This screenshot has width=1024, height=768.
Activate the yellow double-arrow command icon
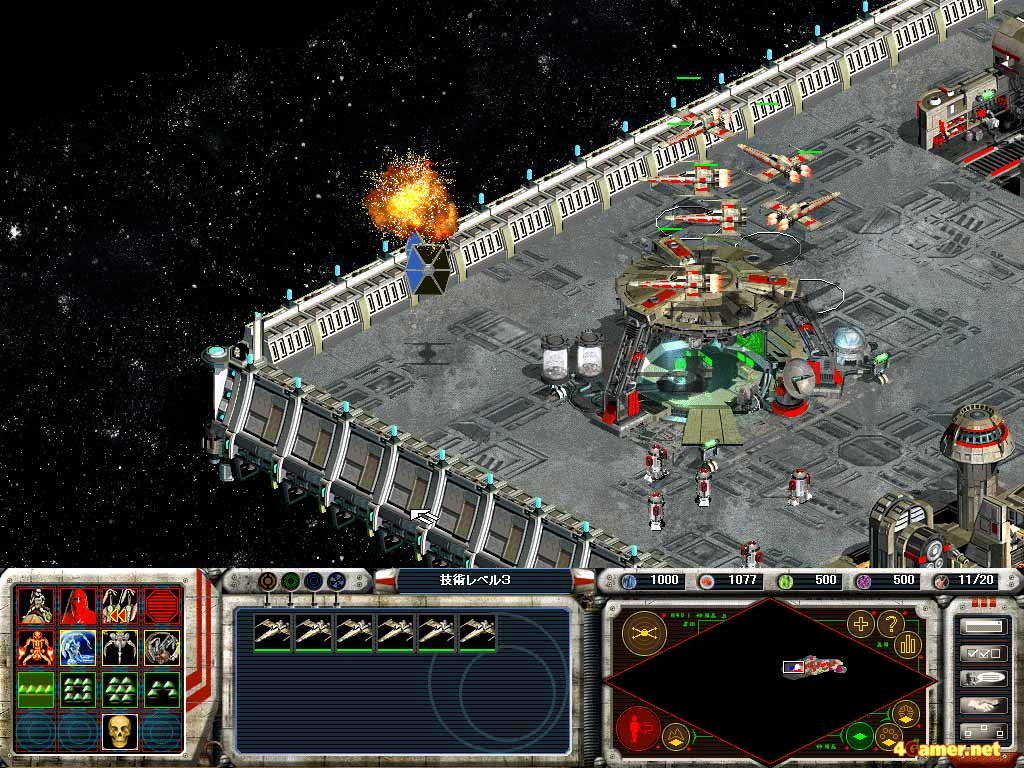pos(119,606)
